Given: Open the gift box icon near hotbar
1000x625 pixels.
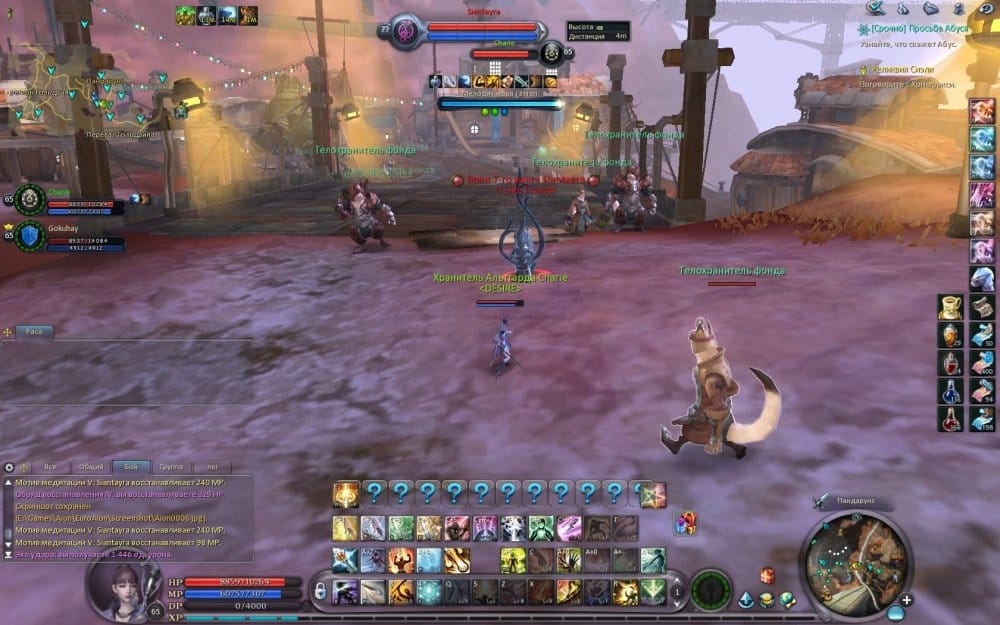Looking at the screenshot, I should (685, 522).
